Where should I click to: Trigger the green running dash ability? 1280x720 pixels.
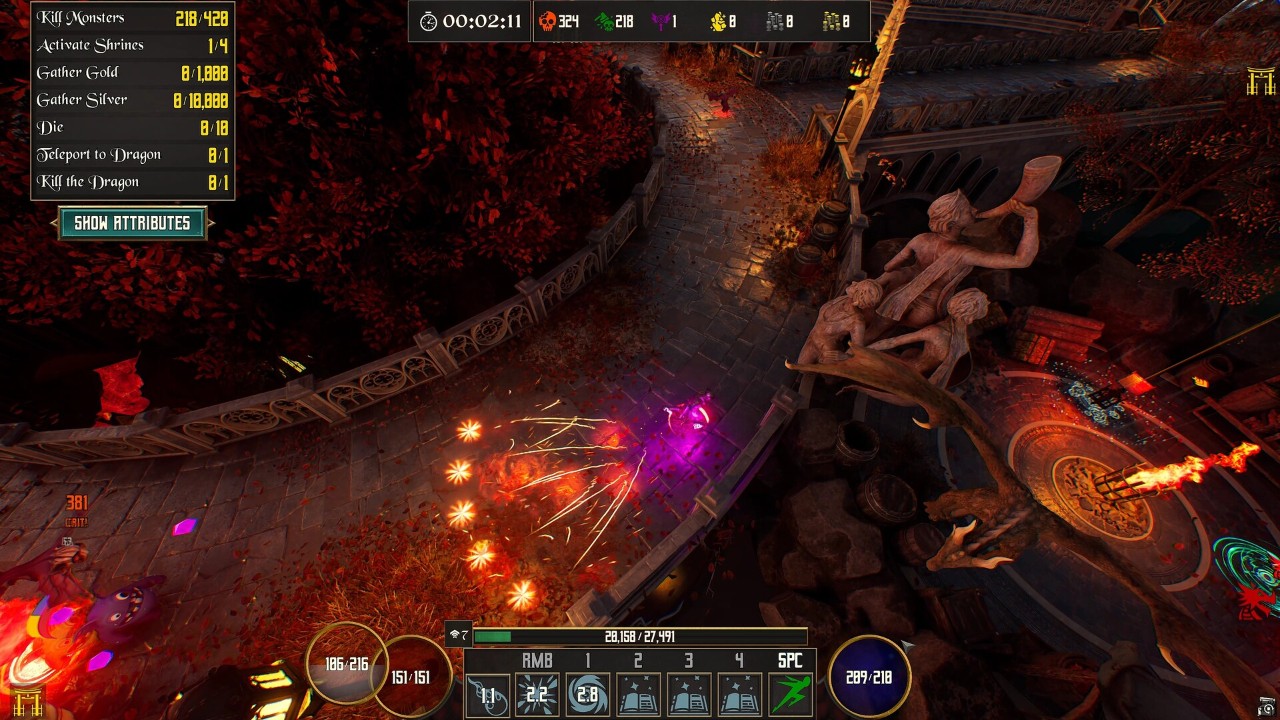[790, 695]
